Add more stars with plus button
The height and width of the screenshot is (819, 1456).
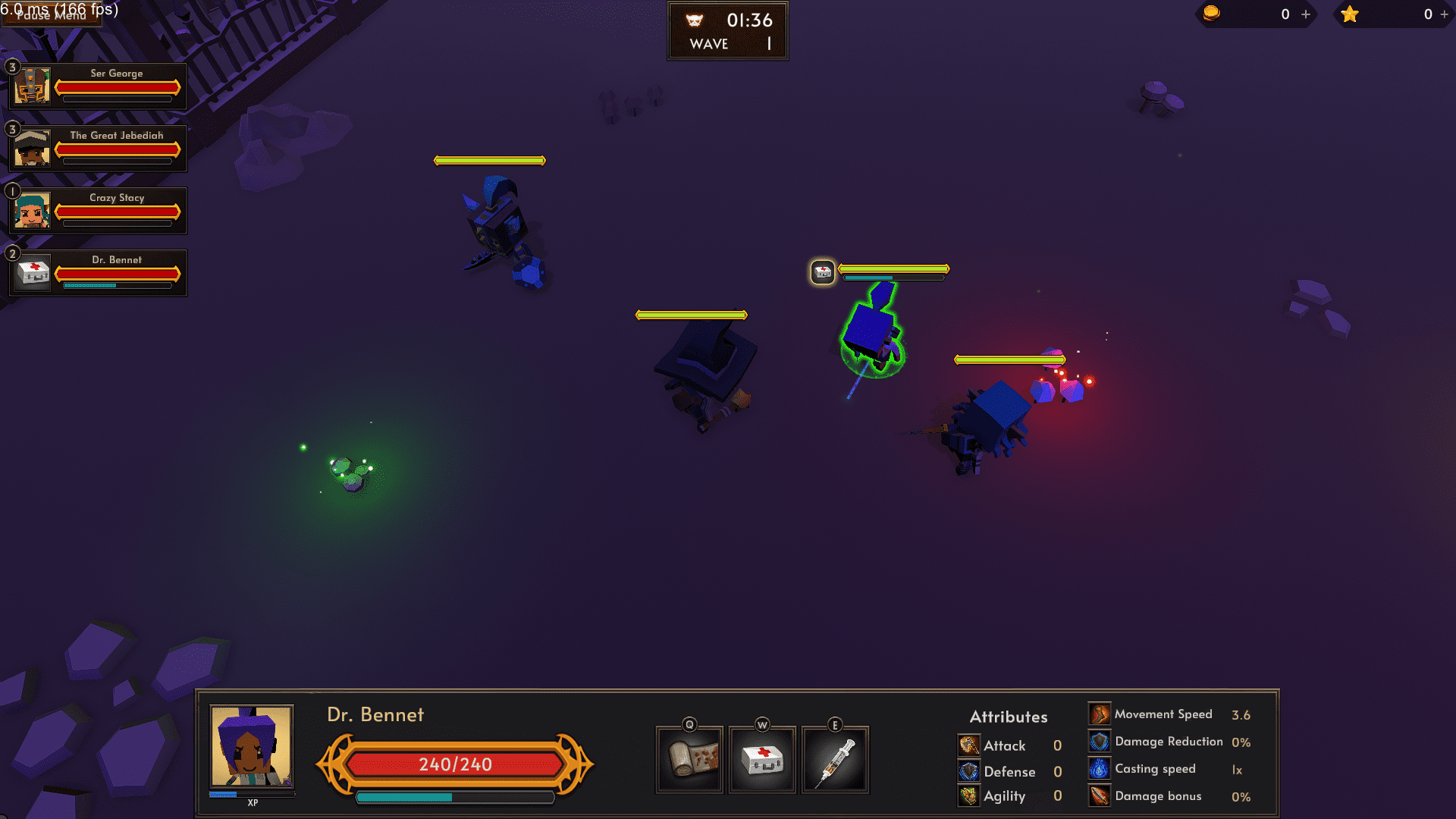coord(1445,14)
